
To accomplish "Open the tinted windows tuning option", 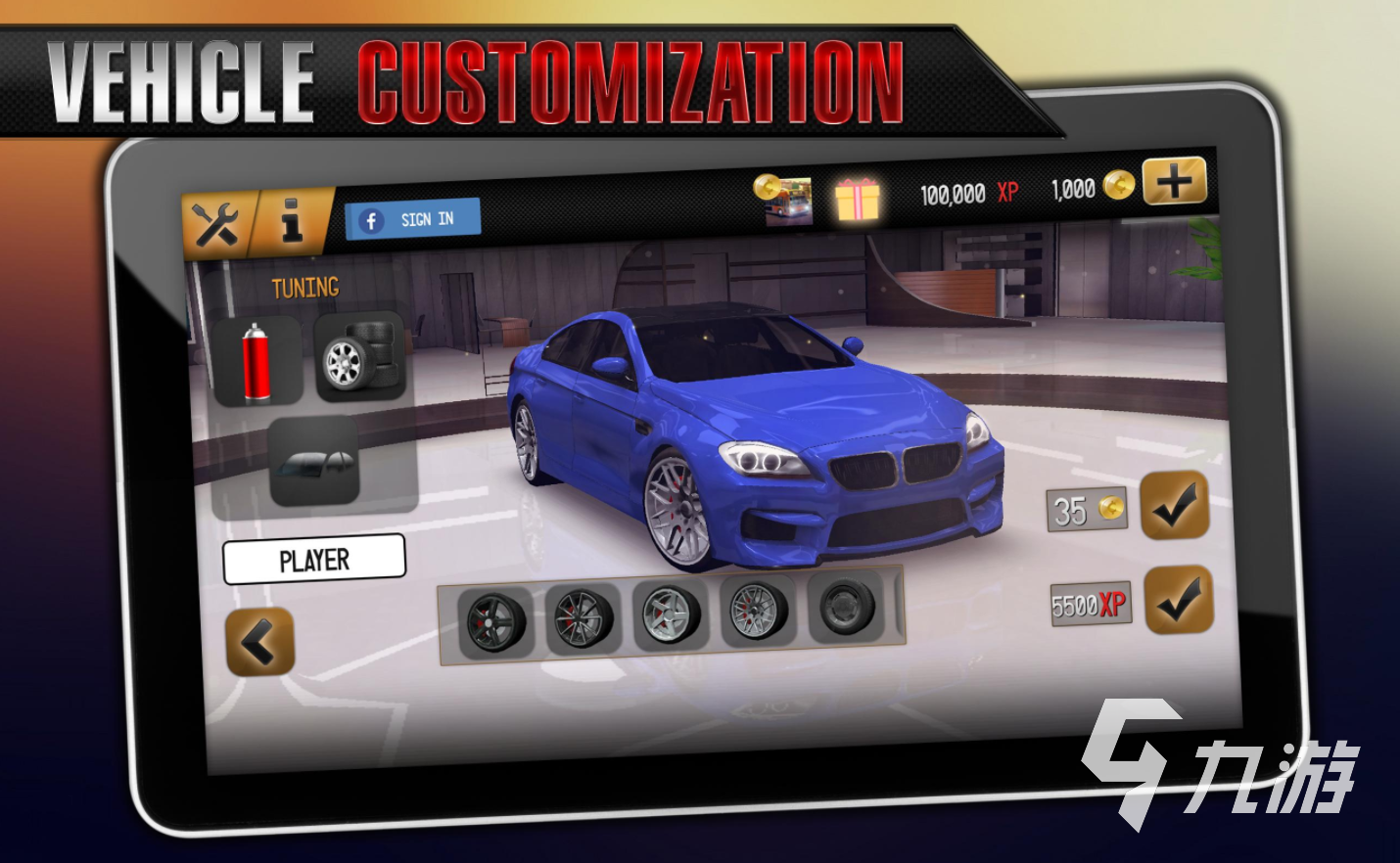I will point(314,462).
